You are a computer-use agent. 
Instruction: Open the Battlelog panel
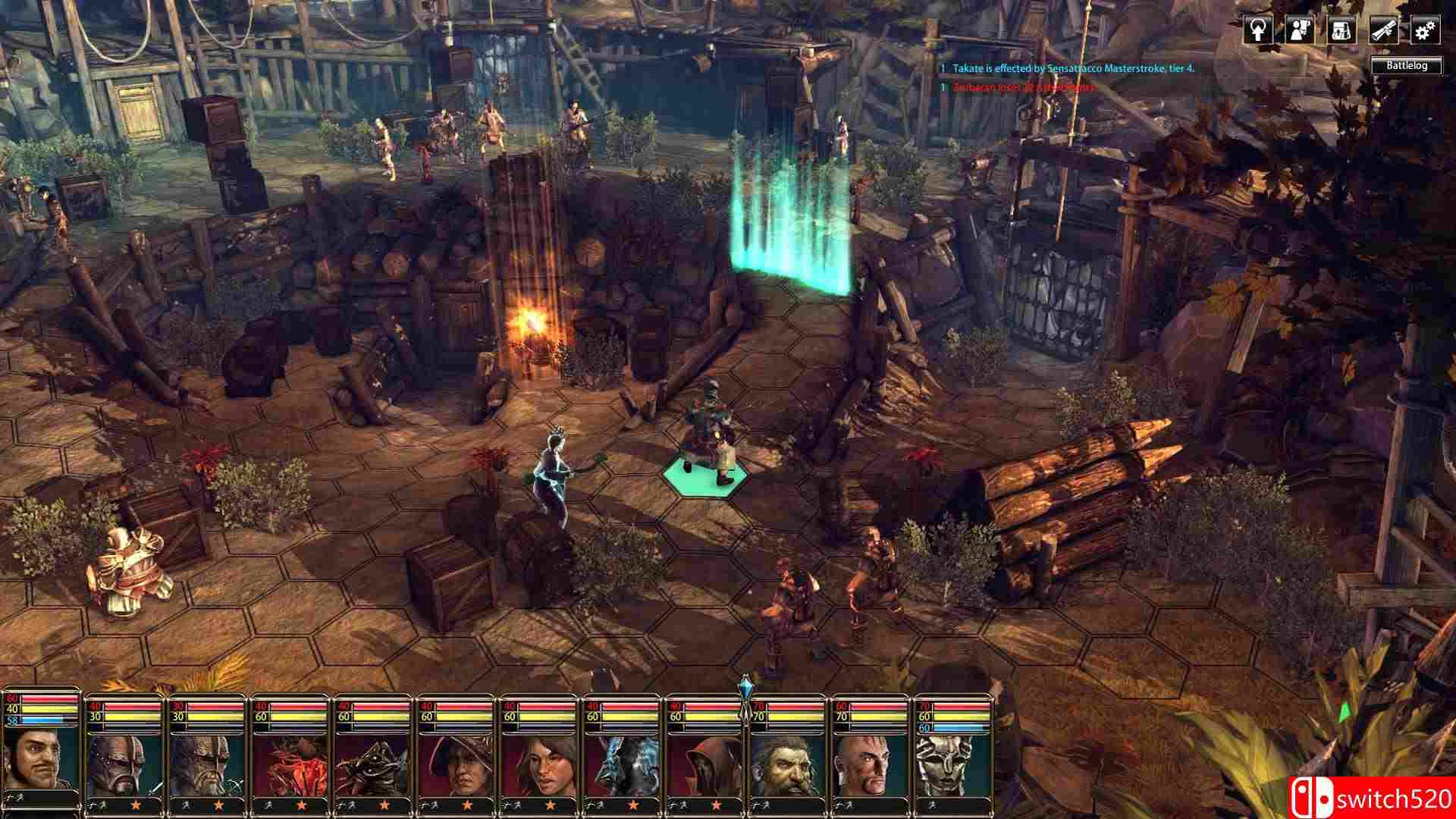click(x=1406, y=66)
